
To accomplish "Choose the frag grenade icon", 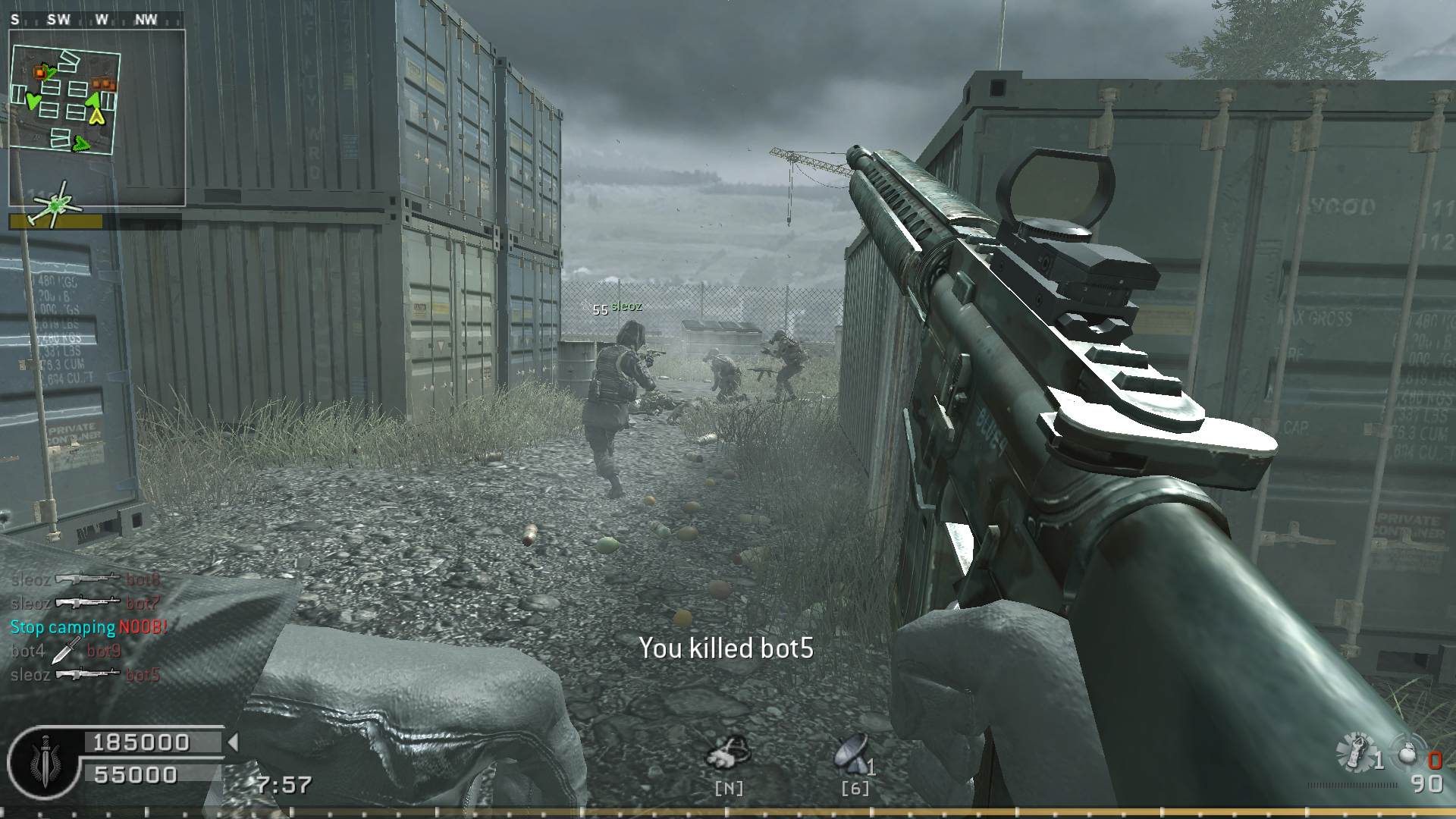I will [x=1407, y=753].
